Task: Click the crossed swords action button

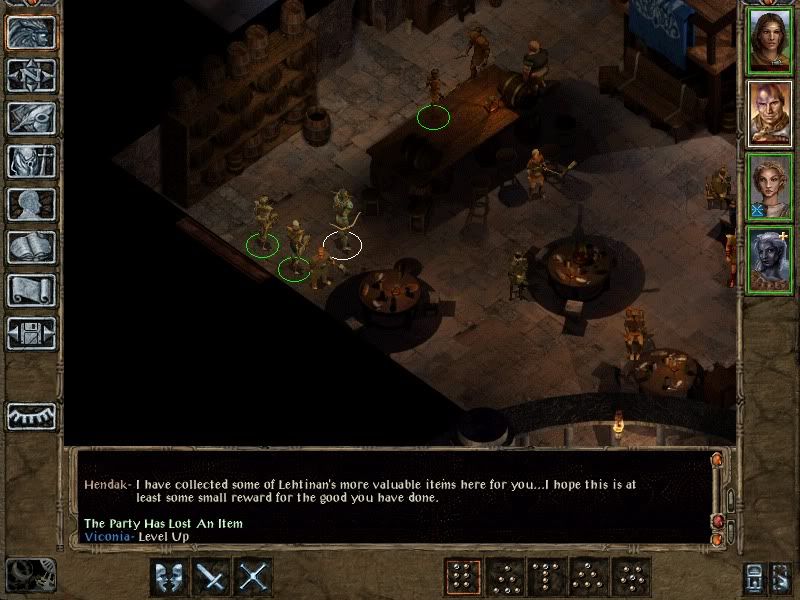Action: tap(255, 577)
